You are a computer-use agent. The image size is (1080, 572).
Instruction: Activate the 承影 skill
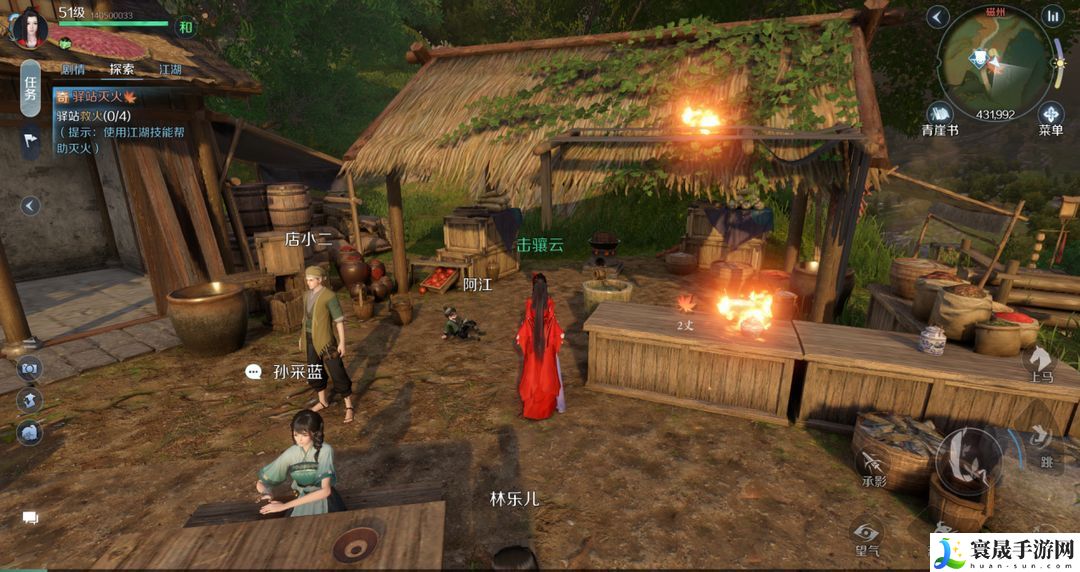coord(873,466)
